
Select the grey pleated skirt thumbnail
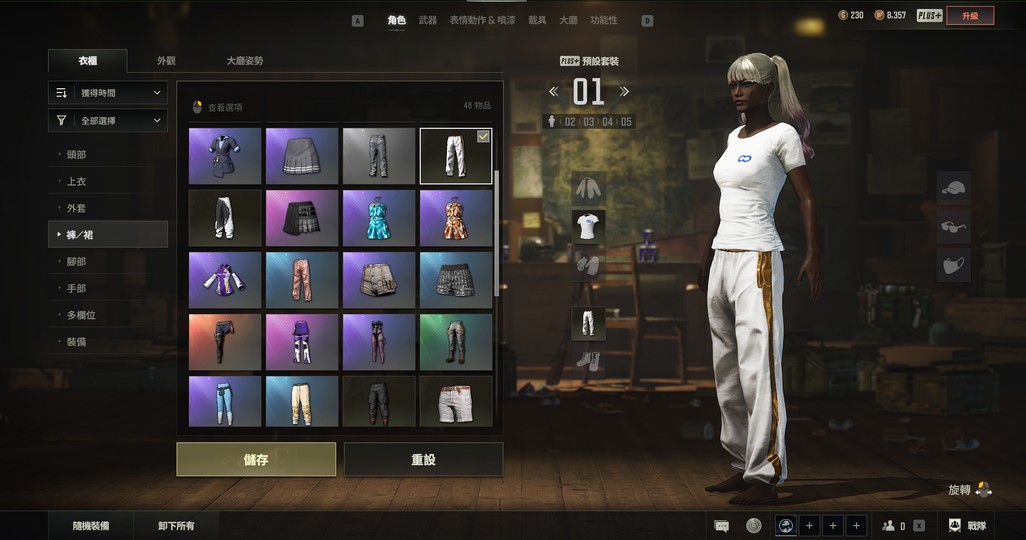pos(302,156)
